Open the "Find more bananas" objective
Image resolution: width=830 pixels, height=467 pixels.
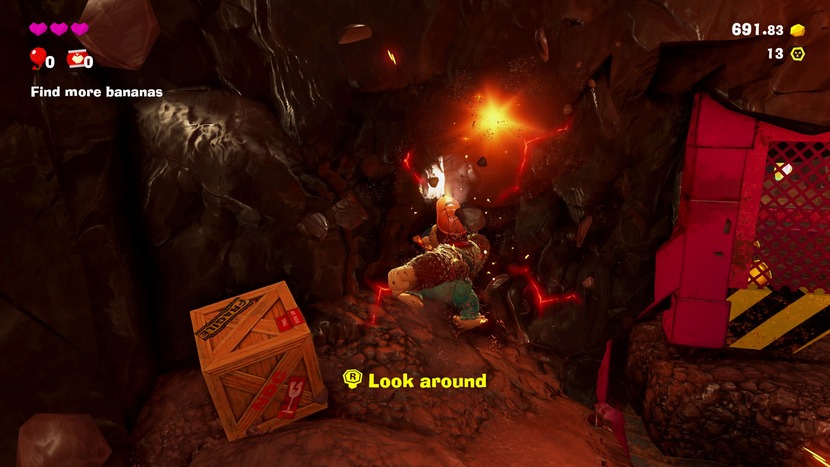click(x=96, y=92)
